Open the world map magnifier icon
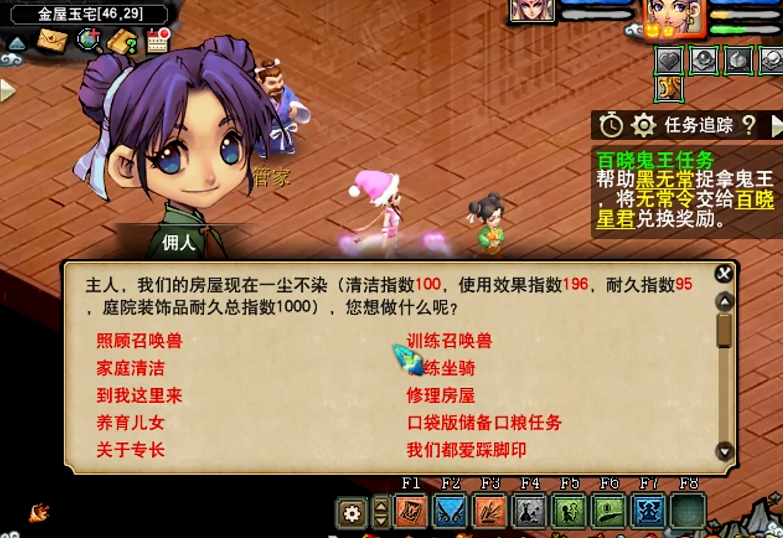The image size is (783, 538). pos(90,41)
